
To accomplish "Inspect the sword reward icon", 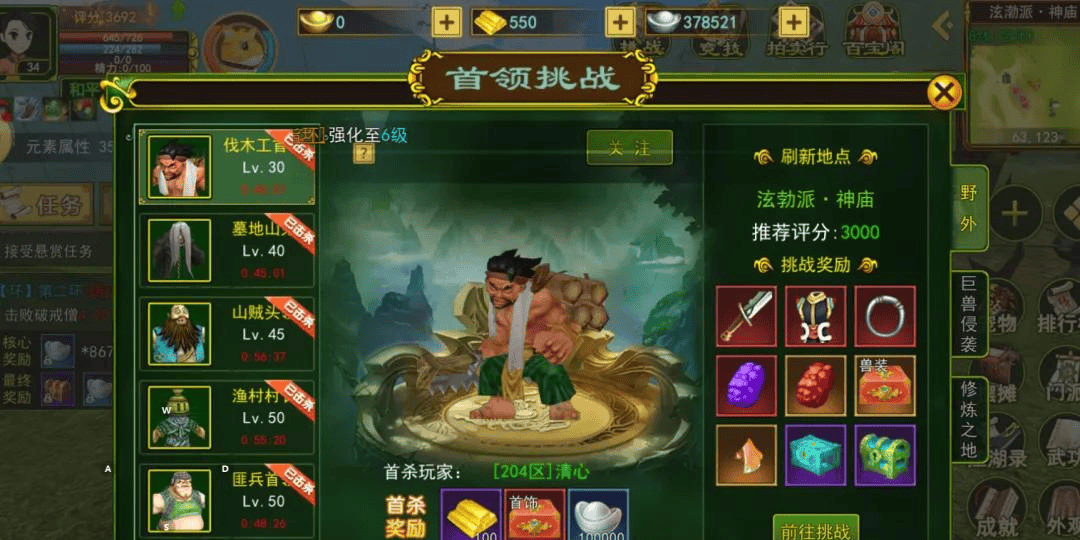I will tap(746, 316).
